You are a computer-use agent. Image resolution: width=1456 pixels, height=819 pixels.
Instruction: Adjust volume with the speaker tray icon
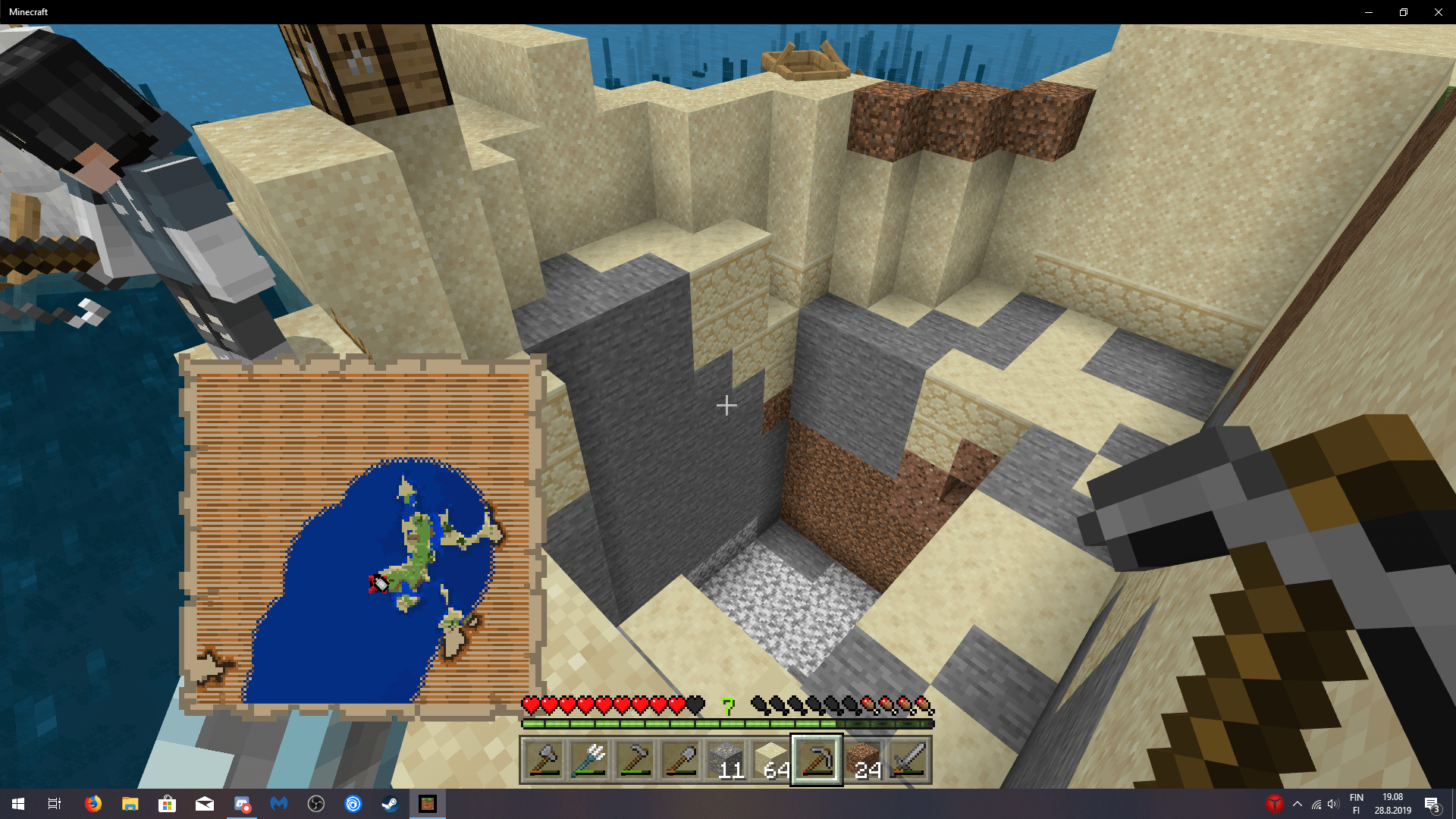tap(1333, 804)
